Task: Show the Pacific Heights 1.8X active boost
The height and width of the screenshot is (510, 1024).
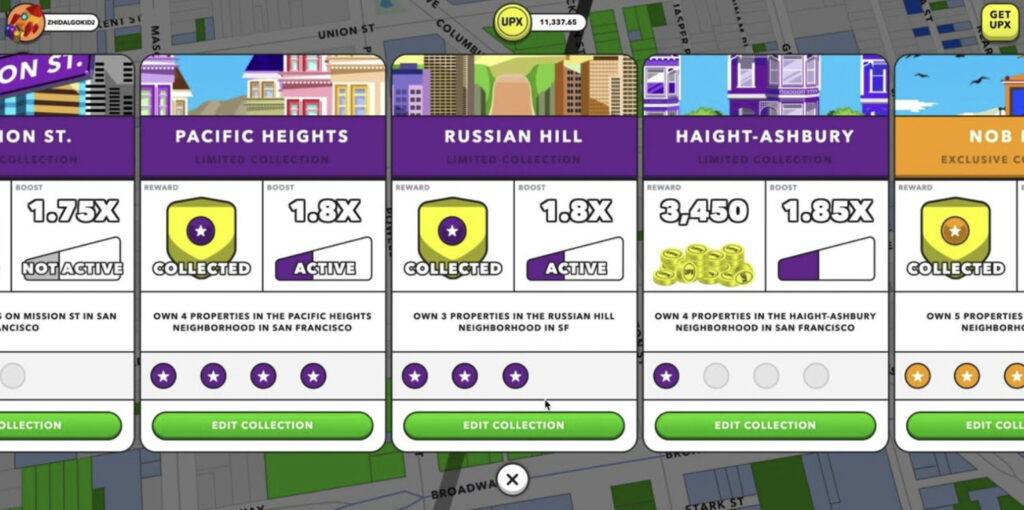Action: 324,255
